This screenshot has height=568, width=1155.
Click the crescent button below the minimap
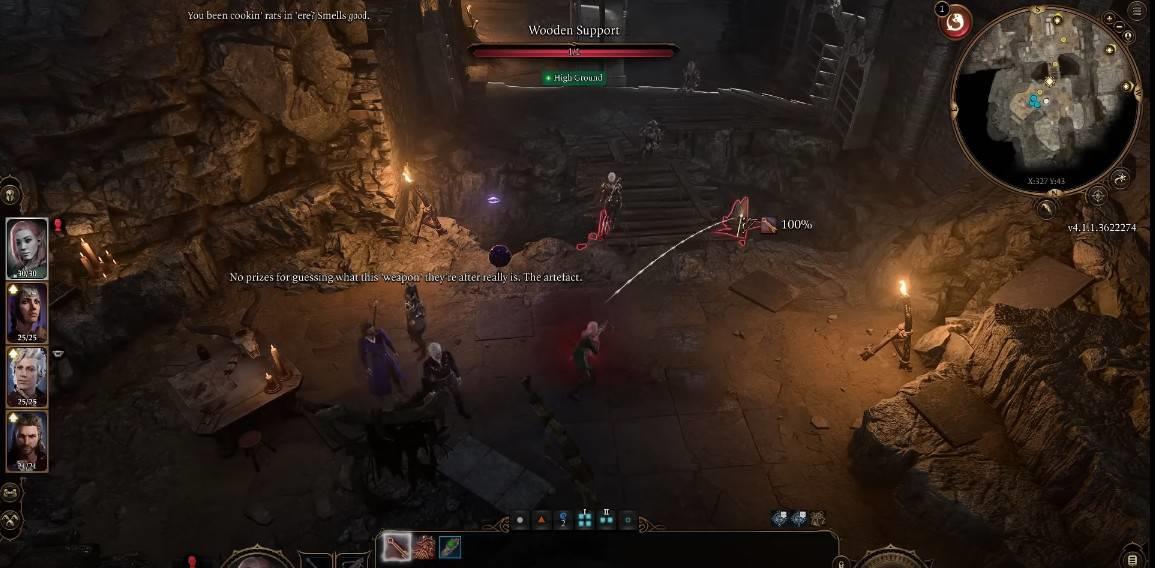(x=1045, y=209)
